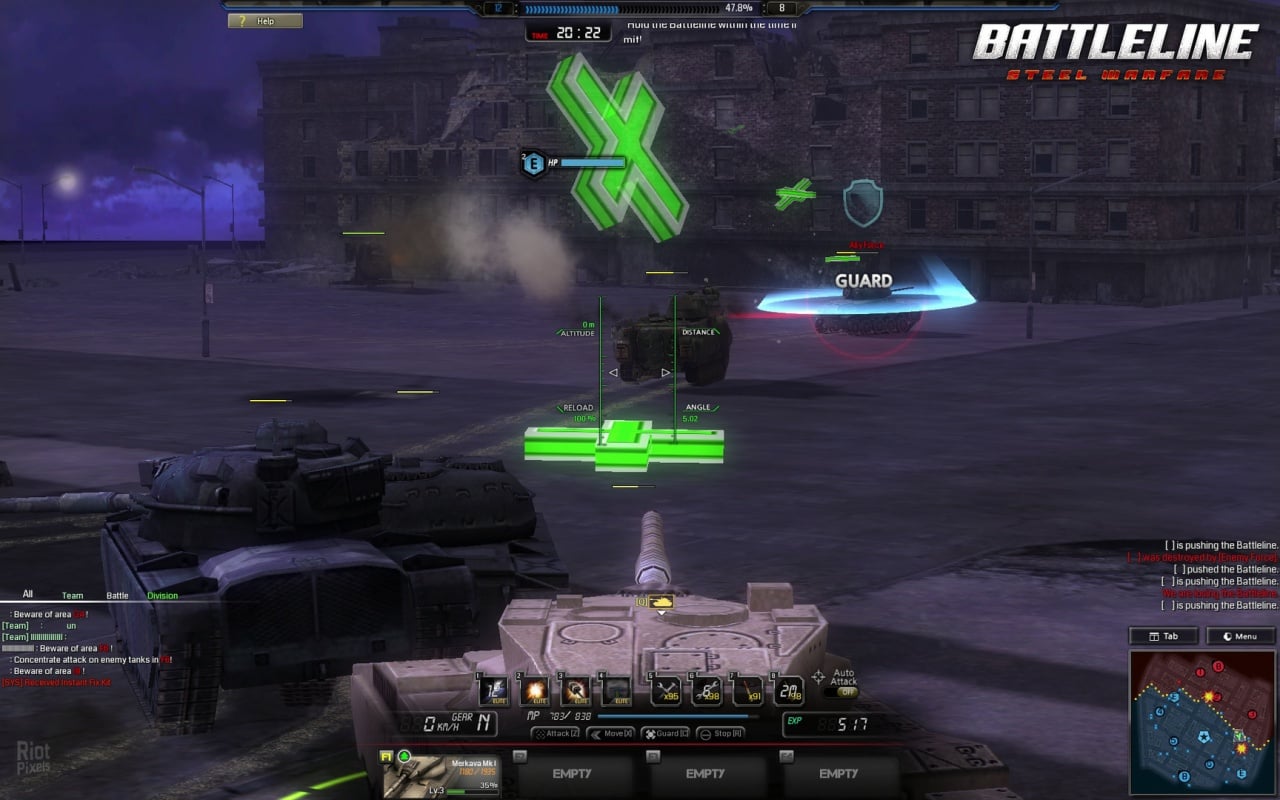Select the shell item with x91 count
The image size is (1280, 800).
(x=747, y=689)
